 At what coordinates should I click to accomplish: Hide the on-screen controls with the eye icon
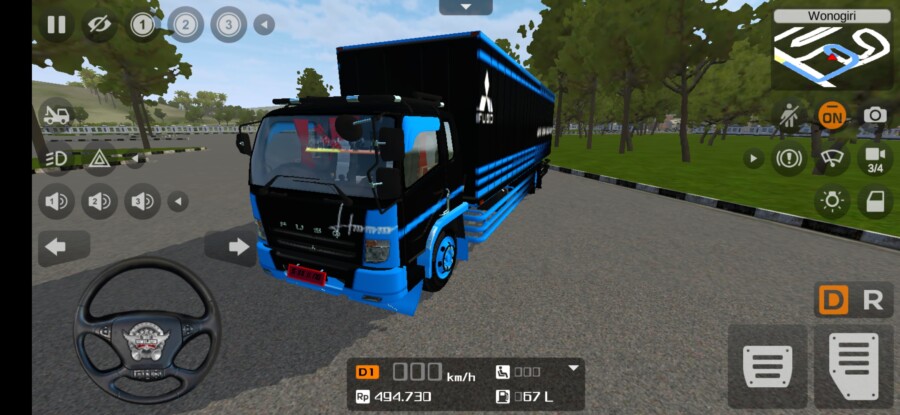coord(98,24)
